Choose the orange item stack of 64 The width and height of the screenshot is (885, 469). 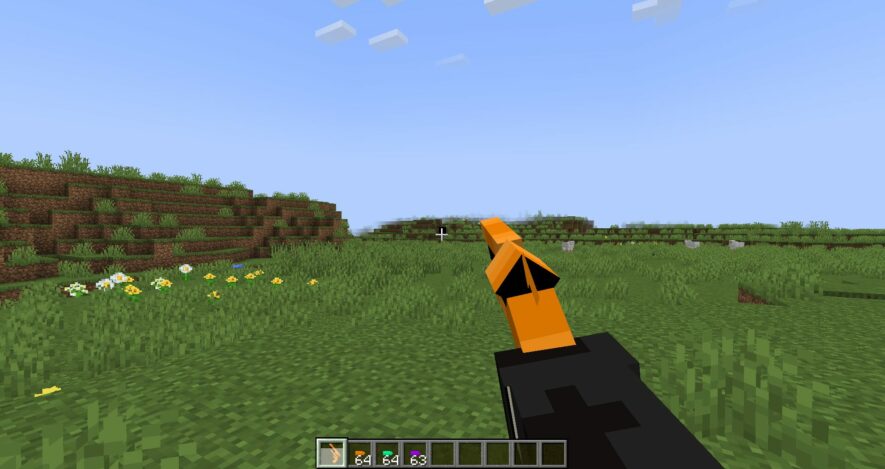360,454
